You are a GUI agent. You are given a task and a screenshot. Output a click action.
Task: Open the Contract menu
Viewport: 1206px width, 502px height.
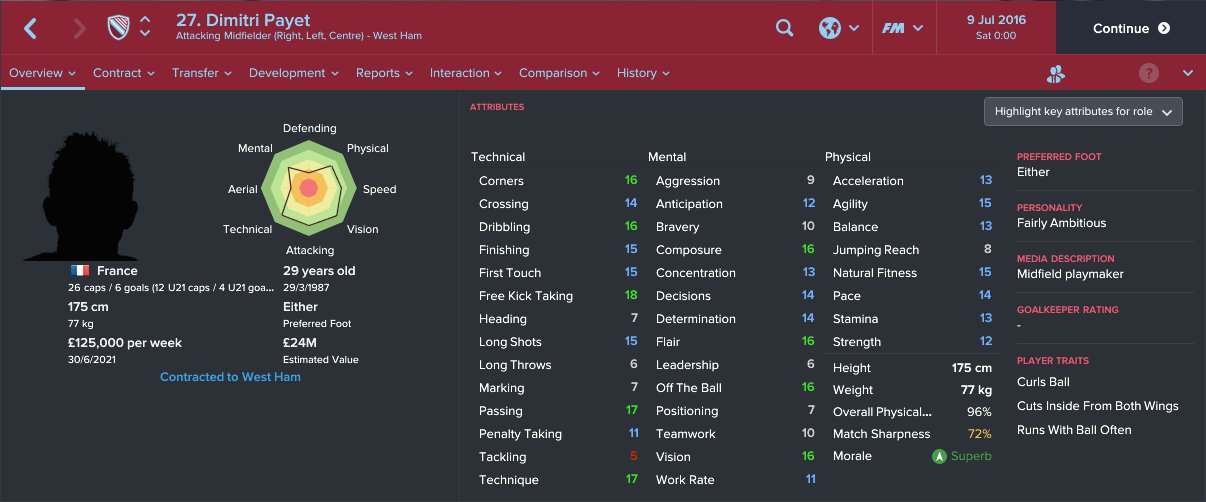123,73
